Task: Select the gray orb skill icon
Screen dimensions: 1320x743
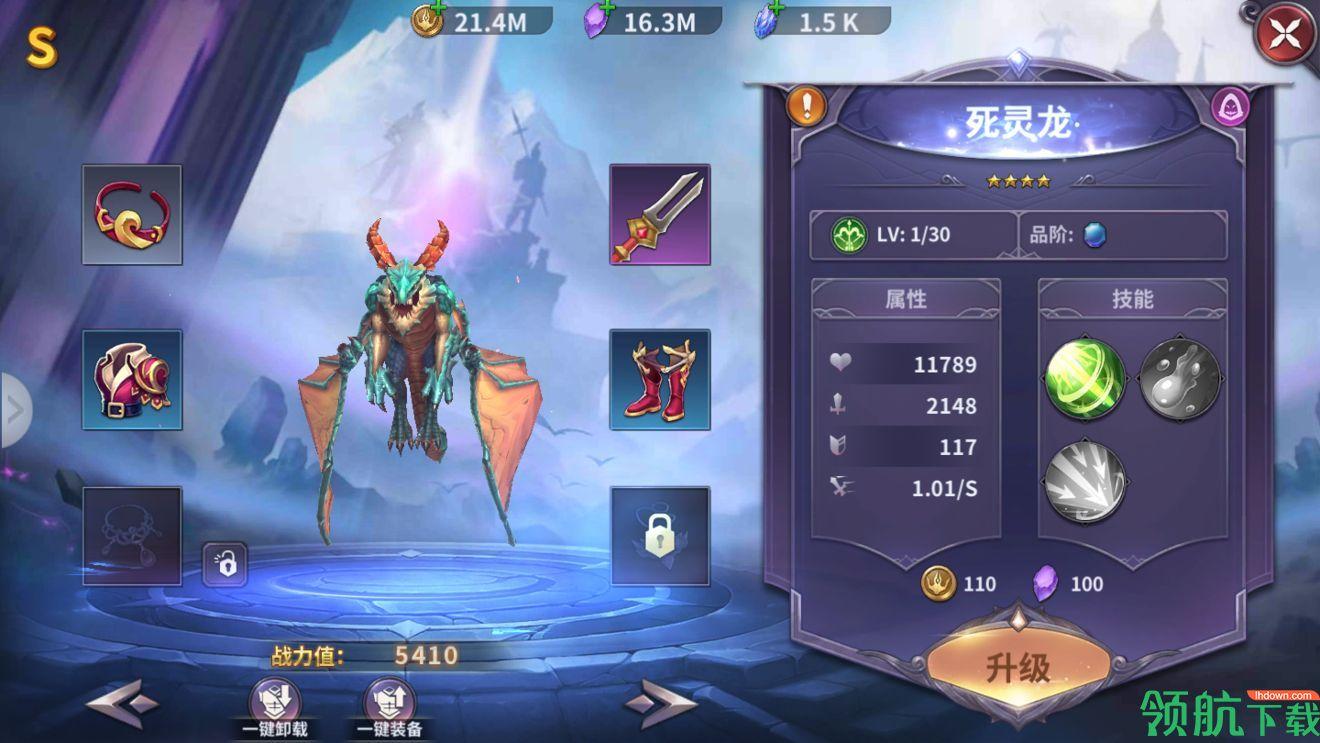Action: 1178,379
